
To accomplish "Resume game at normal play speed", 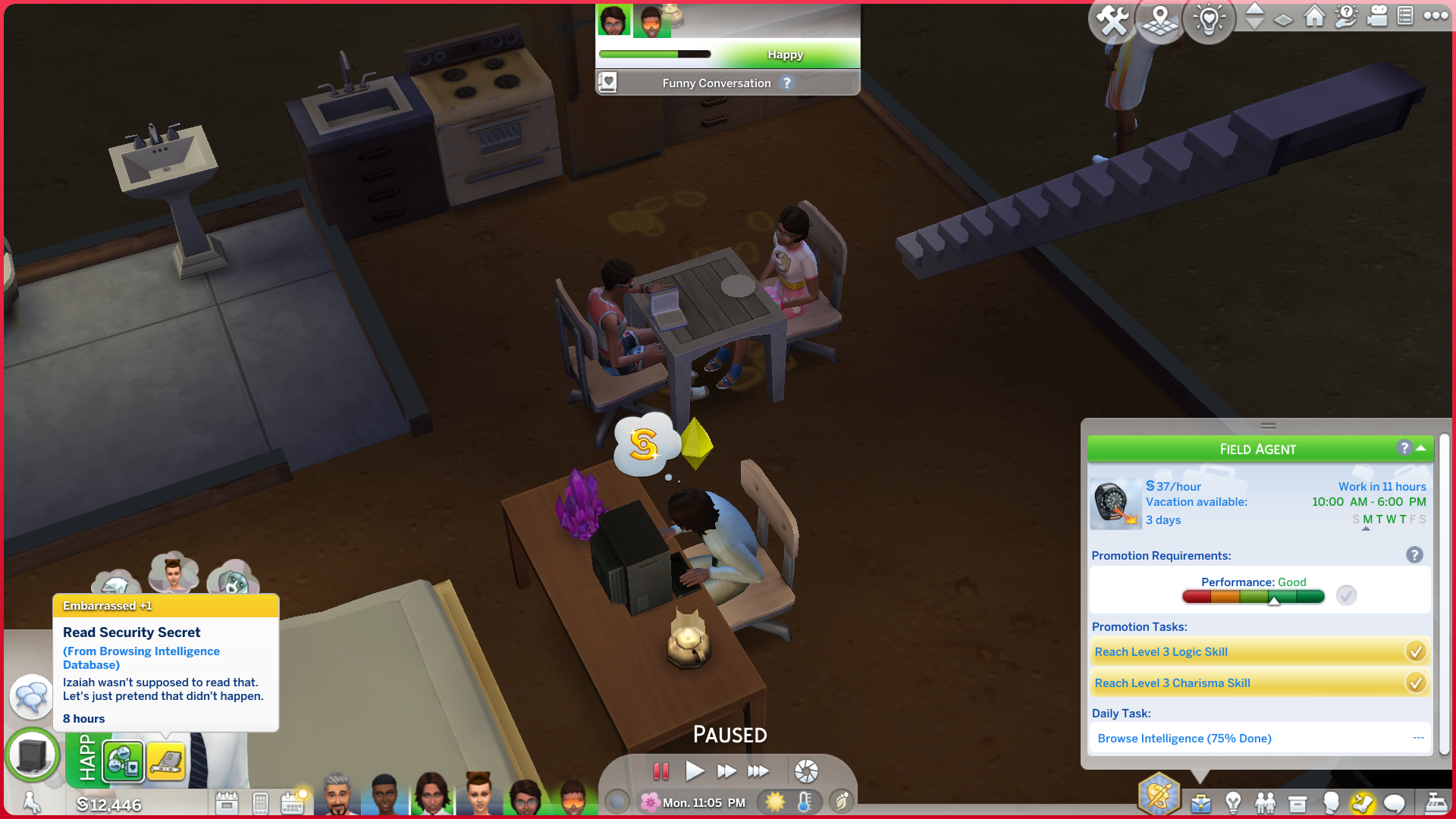I will (694, 771).
